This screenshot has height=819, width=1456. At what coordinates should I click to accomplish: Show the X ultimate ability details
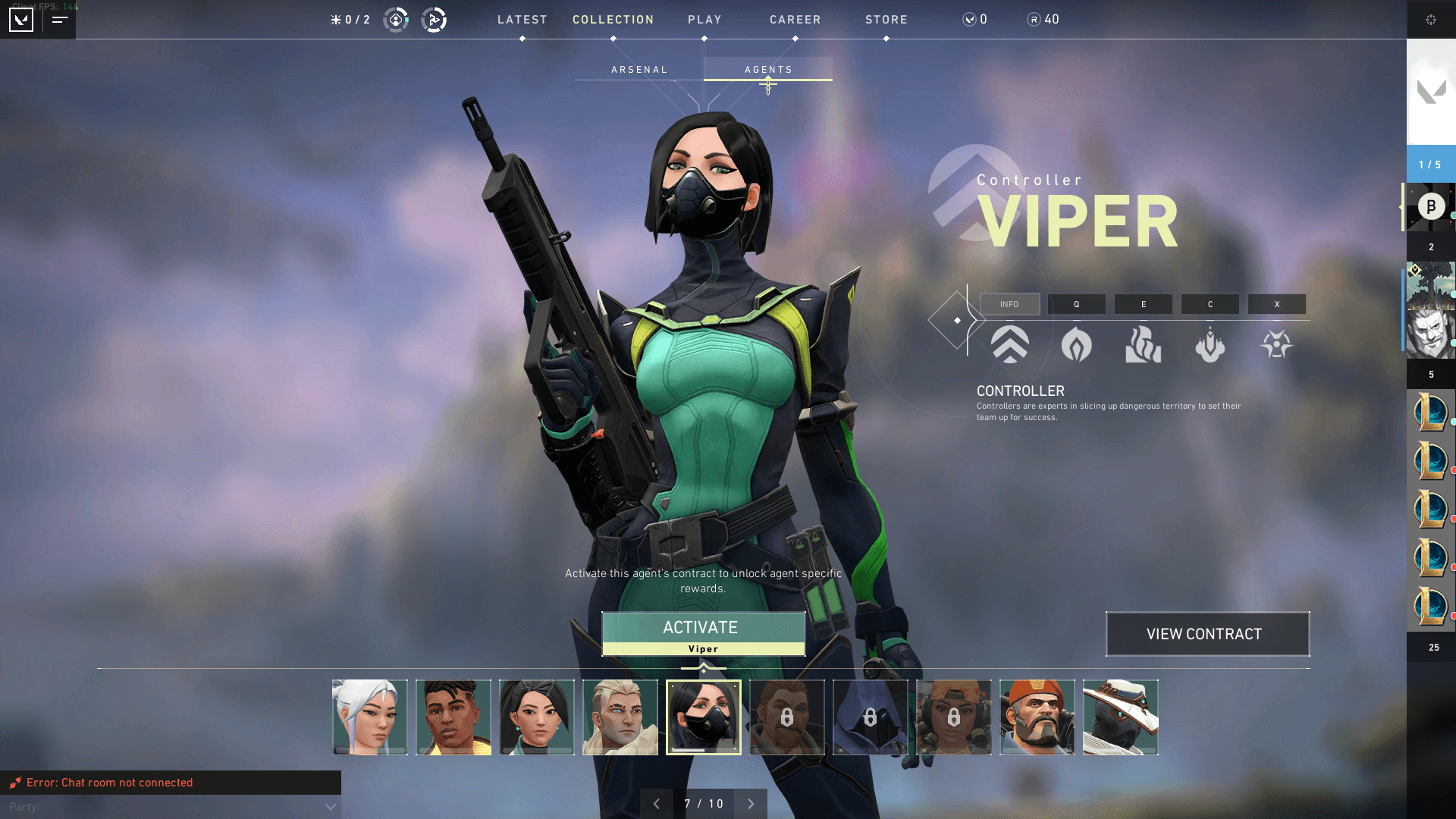(x=1276, y=304)
